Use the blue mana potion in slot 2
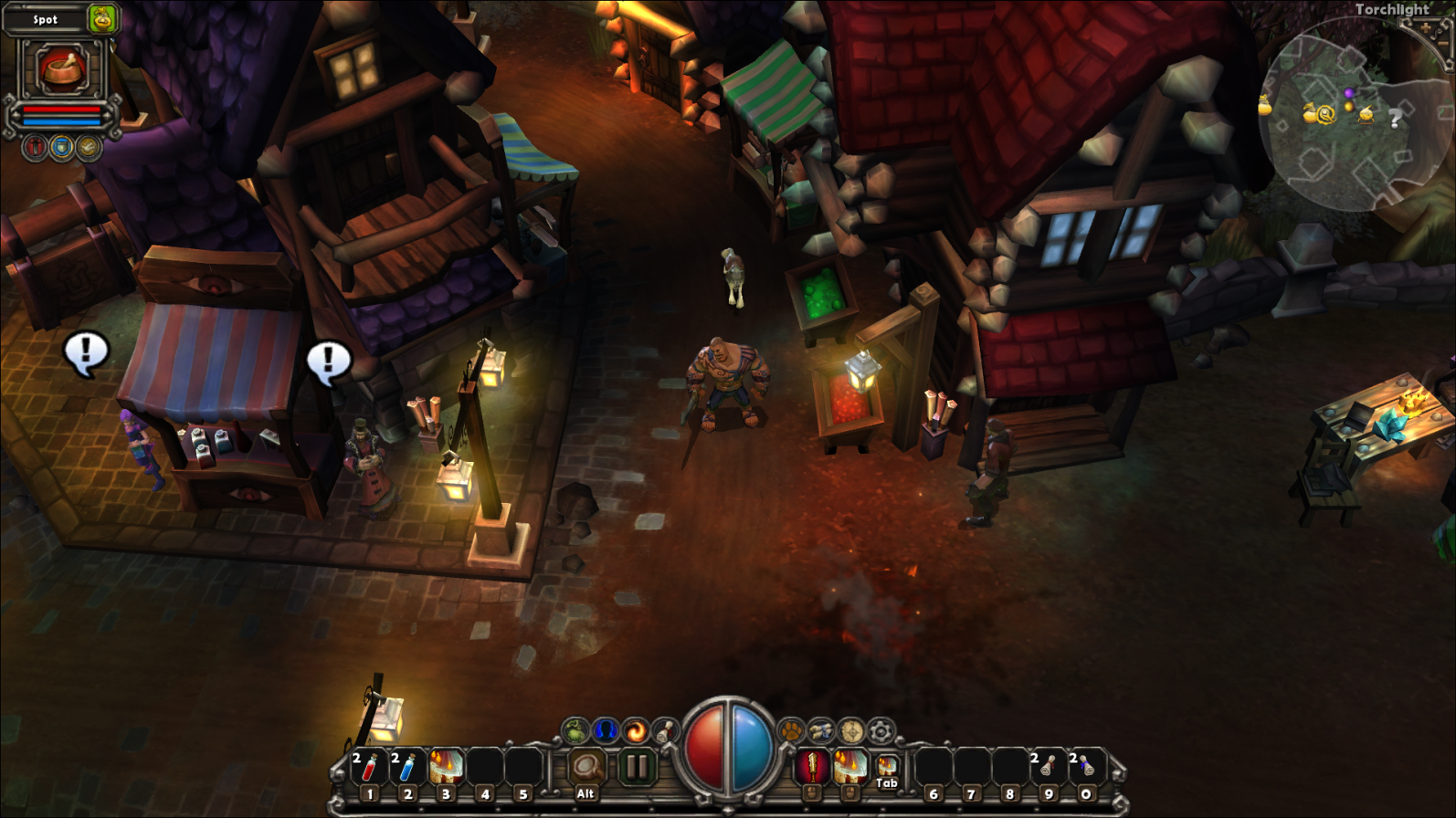The image size is (1456, 818). pyautogui.click(x=407, y=768)
